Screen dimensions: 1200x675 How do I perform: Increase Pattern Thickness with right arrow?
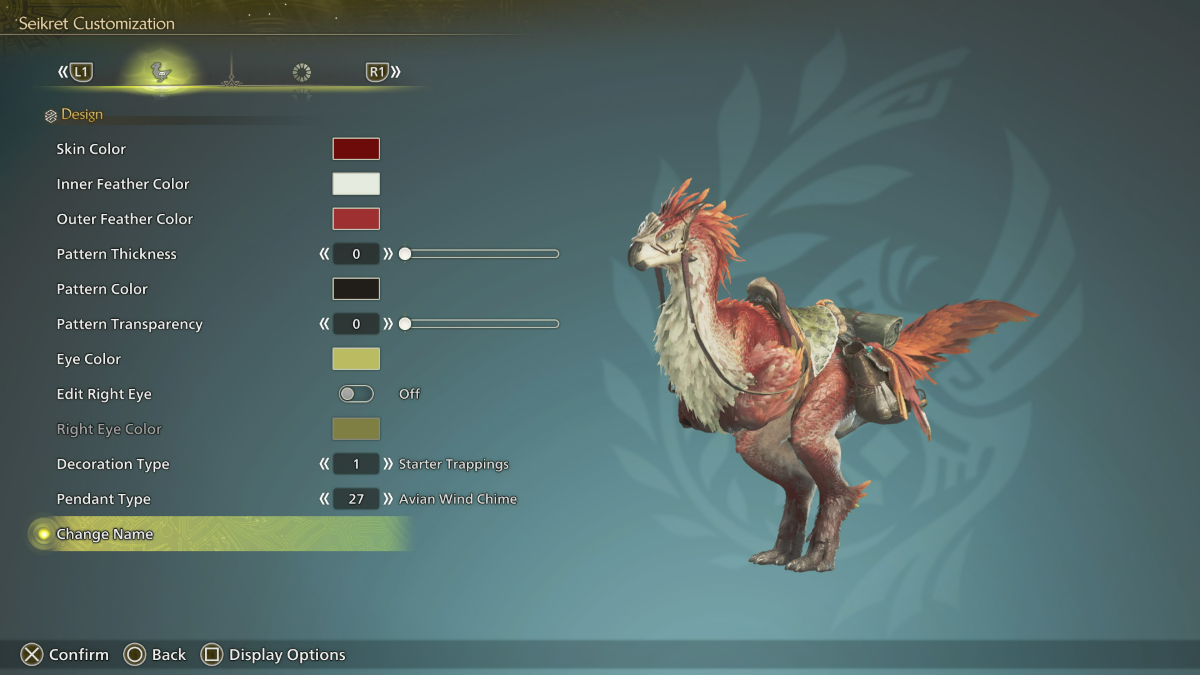click(388, 254)
